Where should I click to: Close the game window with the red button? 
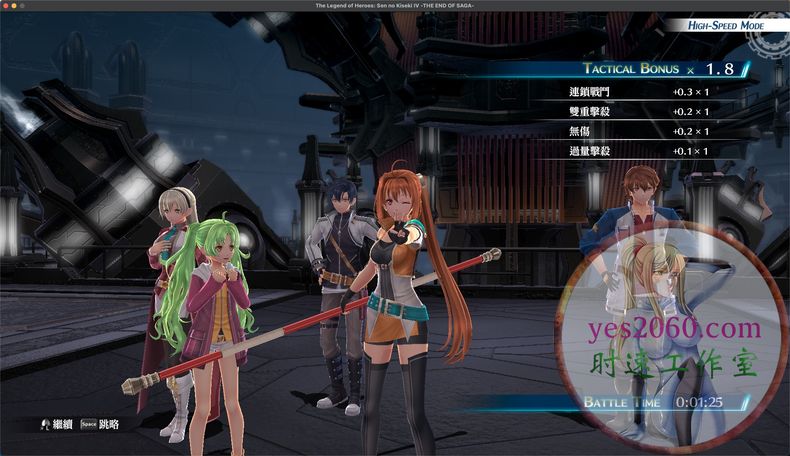pos(7,6)
